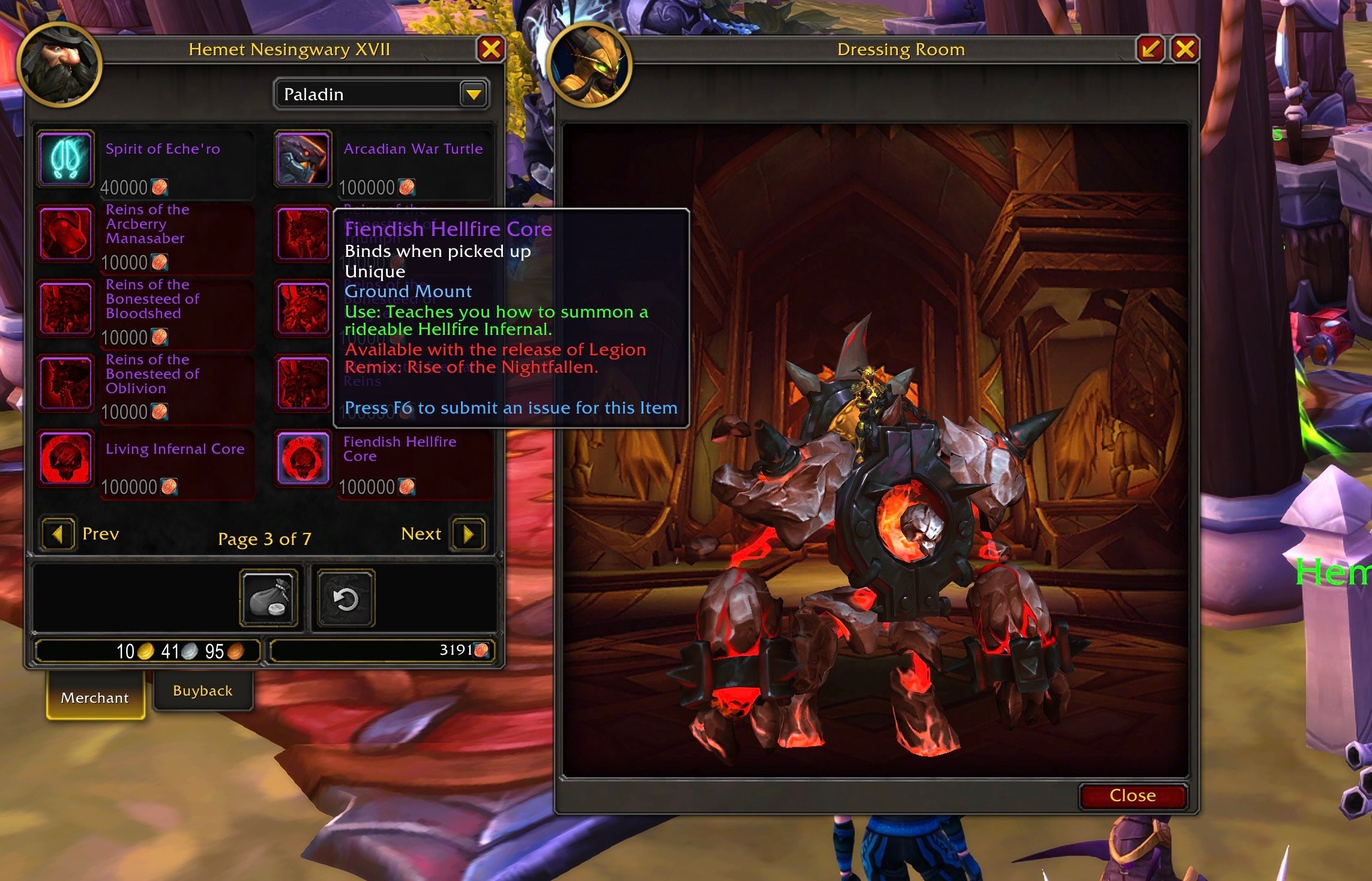Minimize the Dressing Room window
Image resolution: width=1372 pixels, height=881 pixels.
click(x=1150, y=49)
